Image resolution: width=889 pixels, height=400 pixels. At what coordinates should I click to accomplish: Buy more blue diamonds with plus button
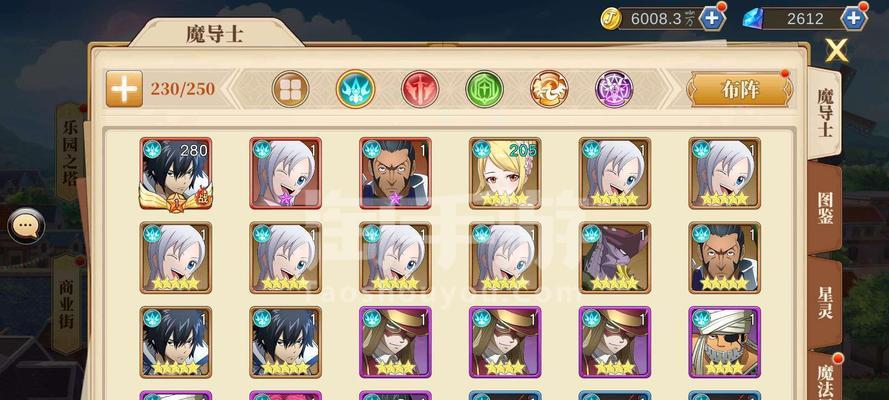point(854,18)
